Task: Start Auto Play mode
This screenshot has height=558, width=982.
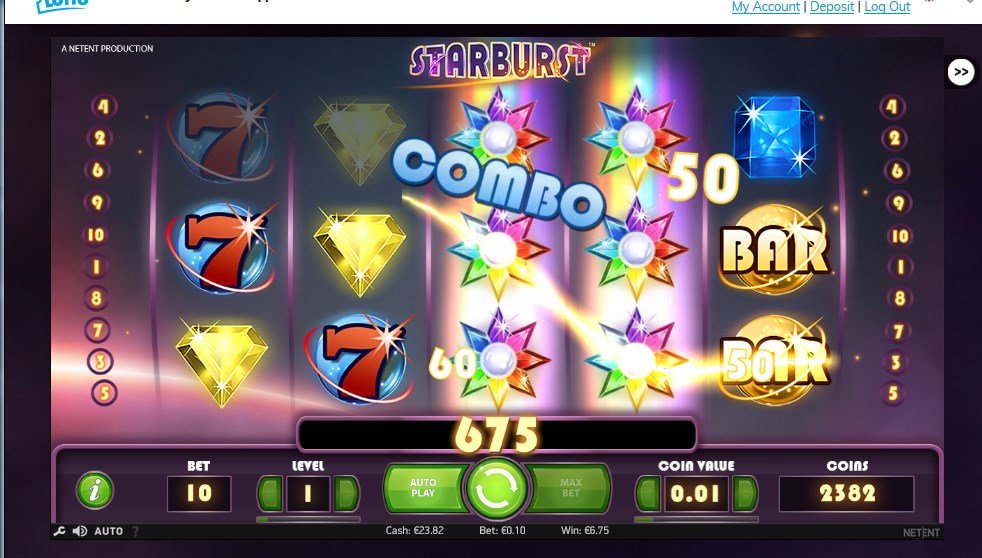Action: pos(425,489)
